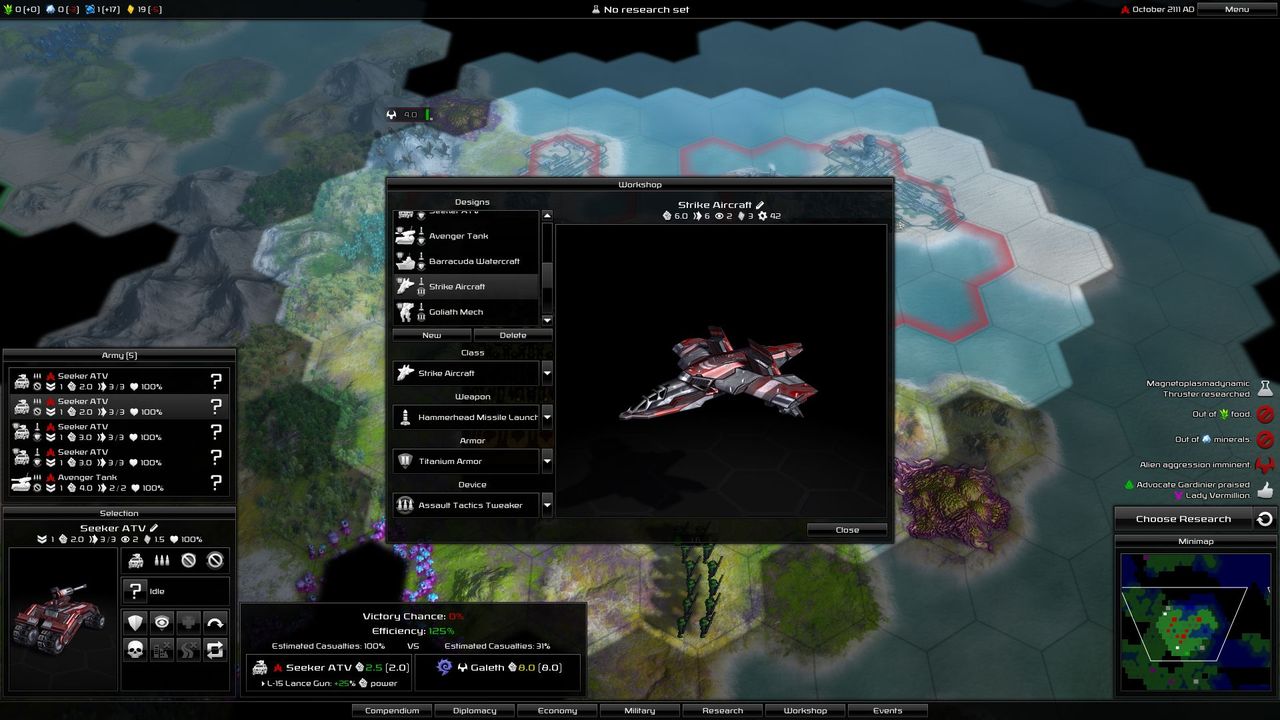Screen dimensions: 1280x720
Task: Toggle the question mark Idle status indicator
Action: (135, 591)
